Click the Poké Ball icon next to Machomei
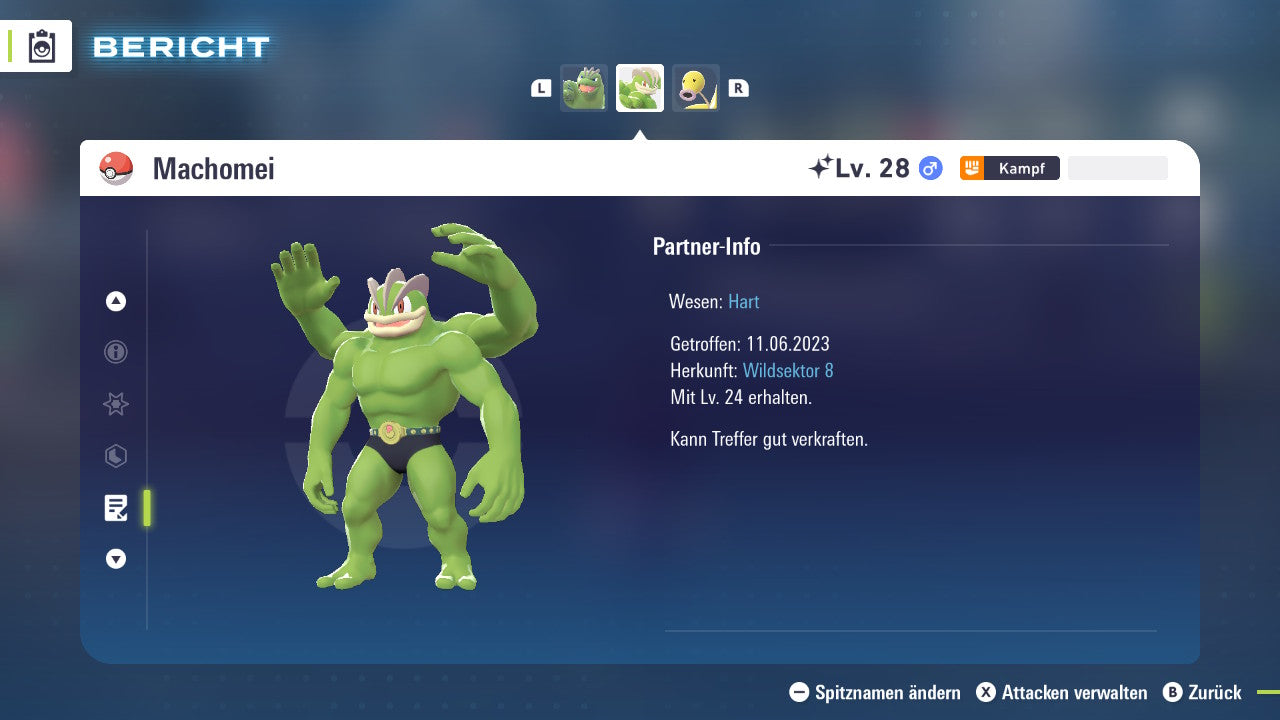Image resolution: width=1280 pixels, height=720 pixels. click(115, 167)
